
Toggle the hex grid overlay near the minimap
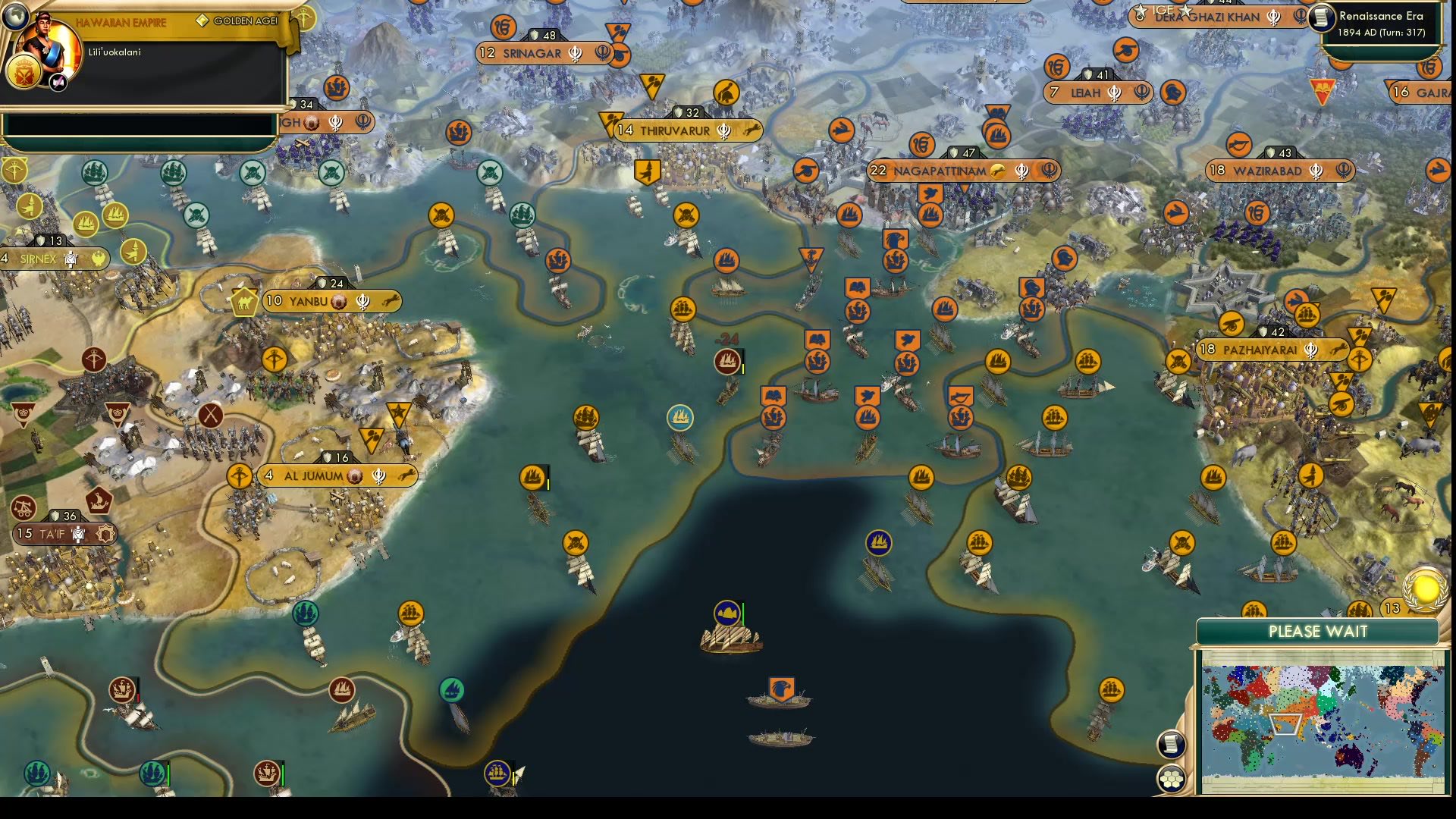point(1171,778)
